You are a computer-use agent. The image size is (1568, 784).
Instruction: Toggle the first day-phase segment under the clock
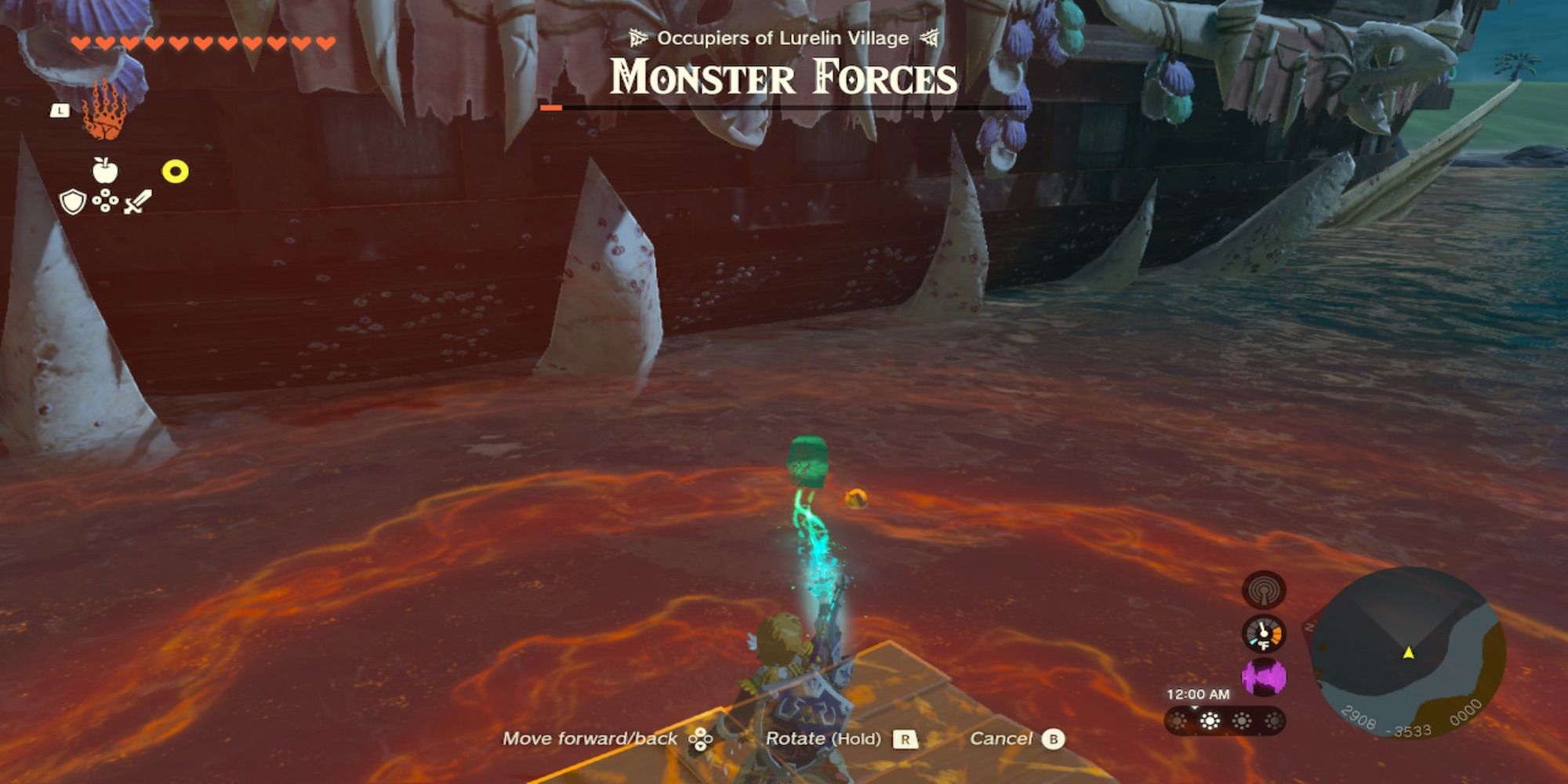pyautogui.click(x=1178, y=720)
